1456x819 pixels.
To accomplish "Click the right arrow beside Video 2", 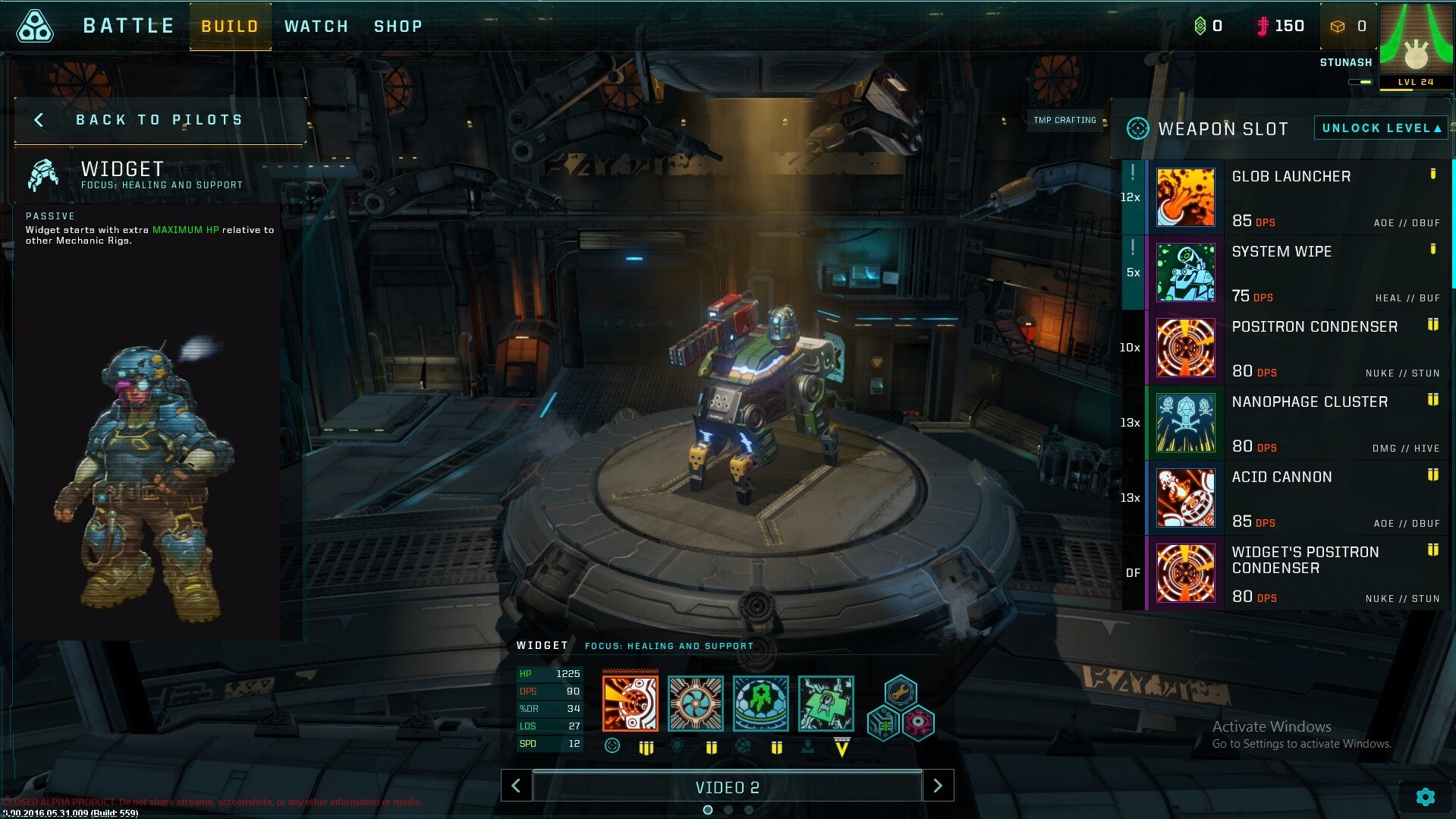I will tap(938, 786).
